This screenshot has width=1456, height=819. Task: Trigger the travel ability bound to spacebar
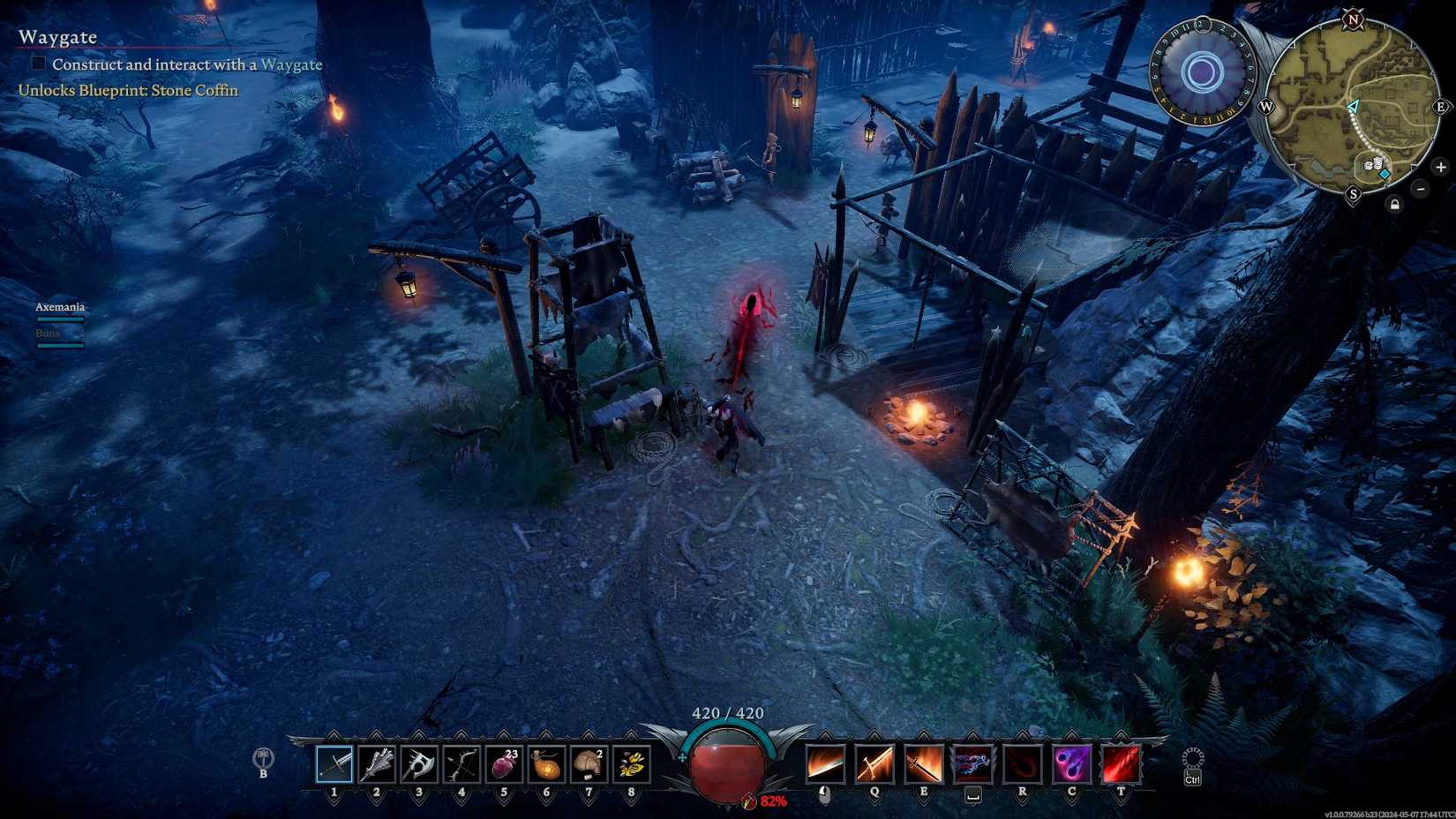click(x=972, y=763)
